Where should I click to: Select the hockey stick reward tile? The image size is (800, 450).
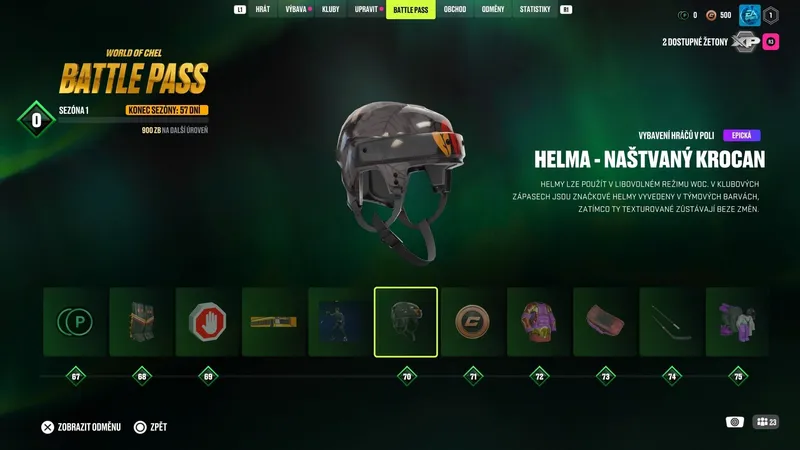click(671, 322)
